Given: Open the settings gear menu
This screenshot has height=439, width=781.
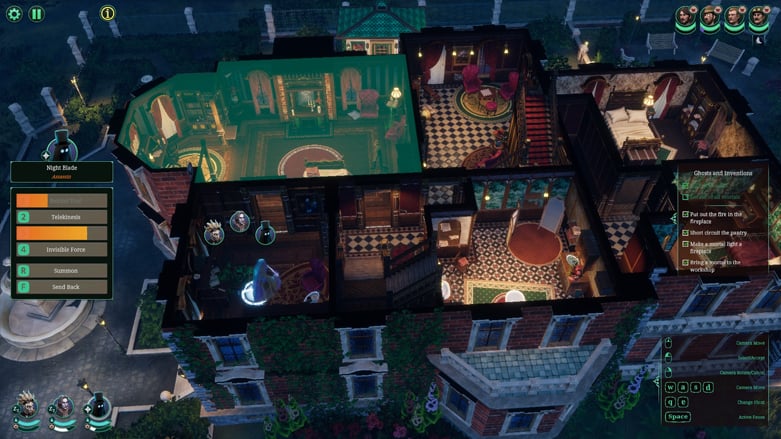Looking at the screenshot, I should click(14, 14).
